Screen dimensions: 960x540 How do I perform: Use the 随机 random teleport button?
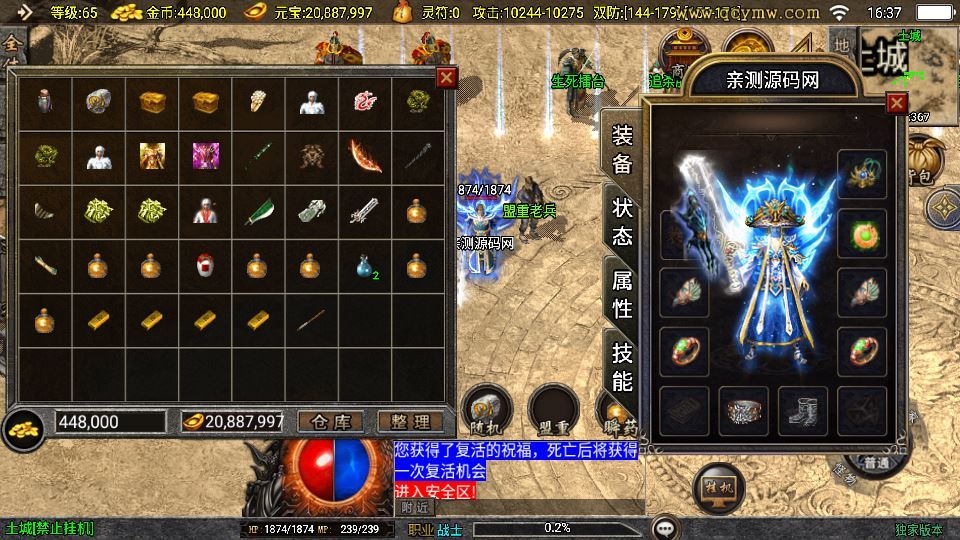(489, 409)
